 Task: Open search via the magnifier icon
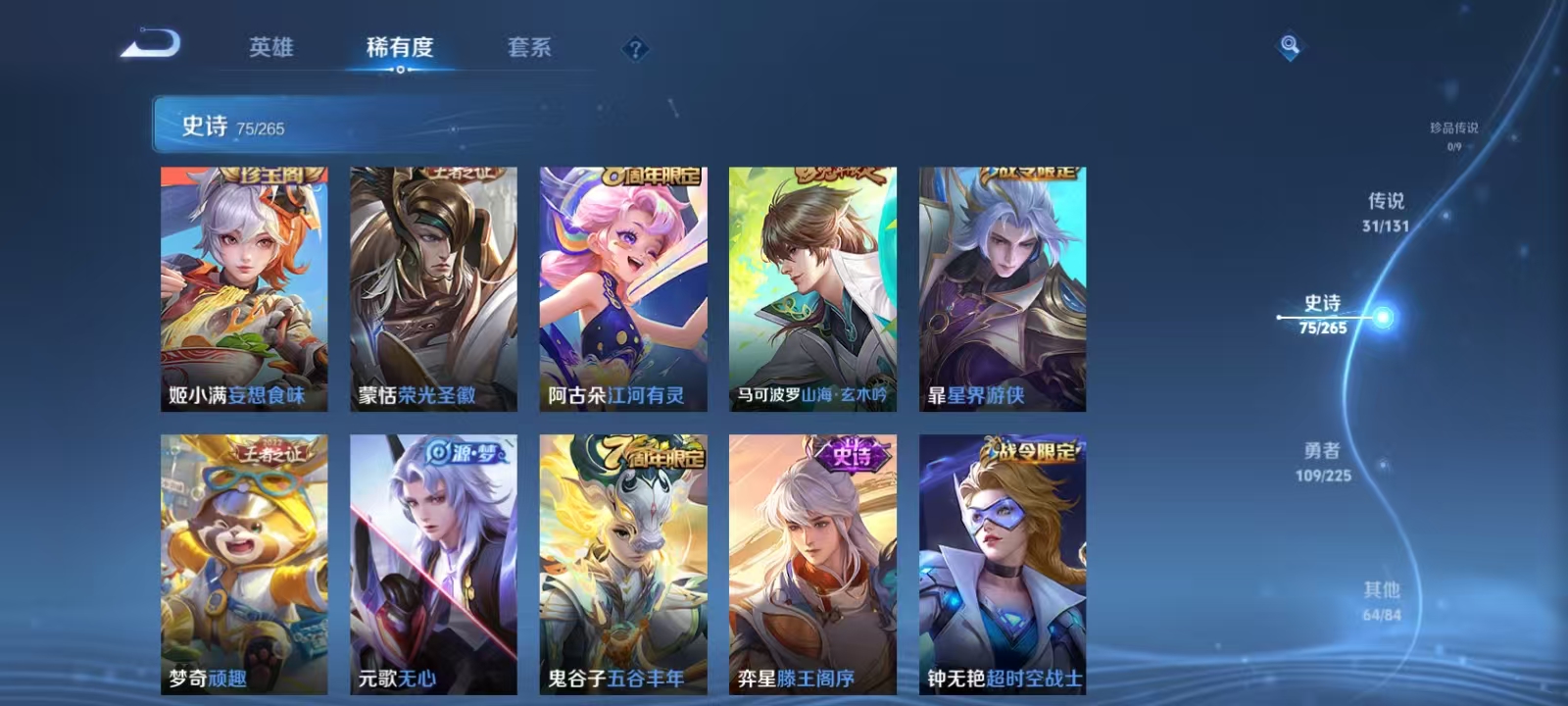click(x=1289, y=43)
